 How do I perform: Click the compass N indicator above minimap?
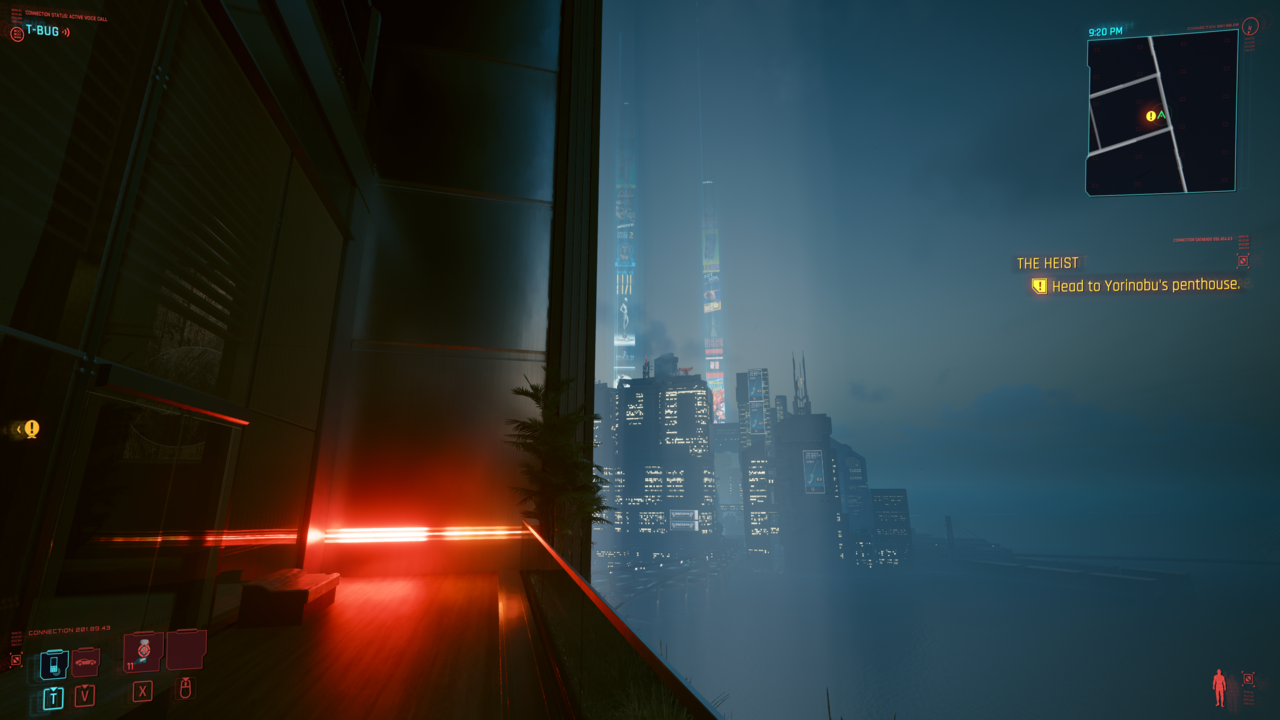pos(1250,29)
